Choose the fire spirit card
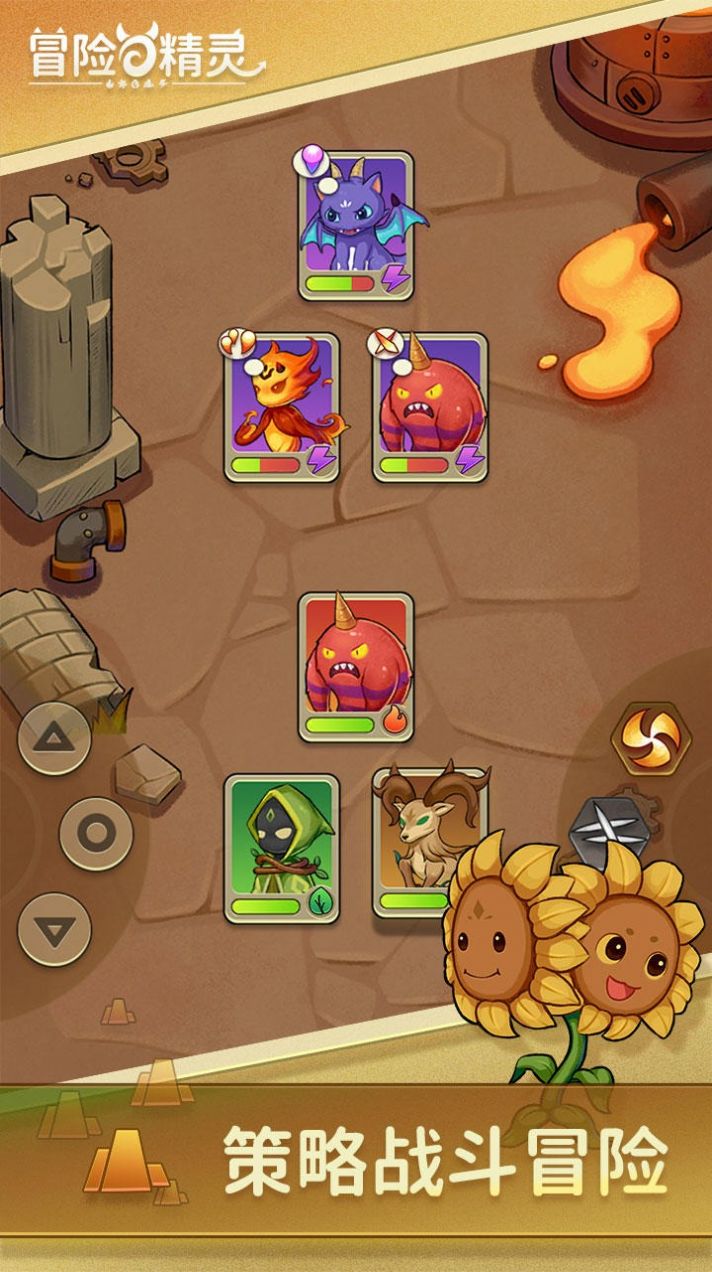This screenshot has width=712, height=1272. tap(281, 407)
